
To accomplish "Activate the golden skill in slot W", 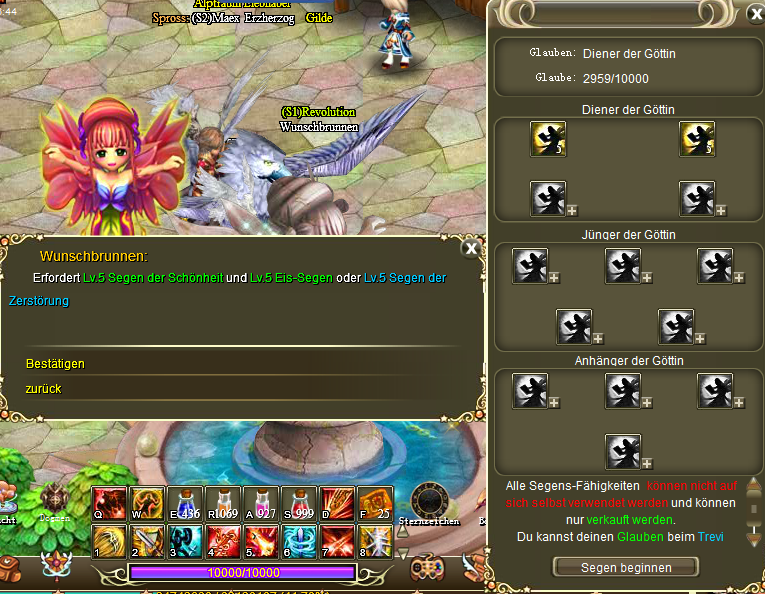I will 146,502.
